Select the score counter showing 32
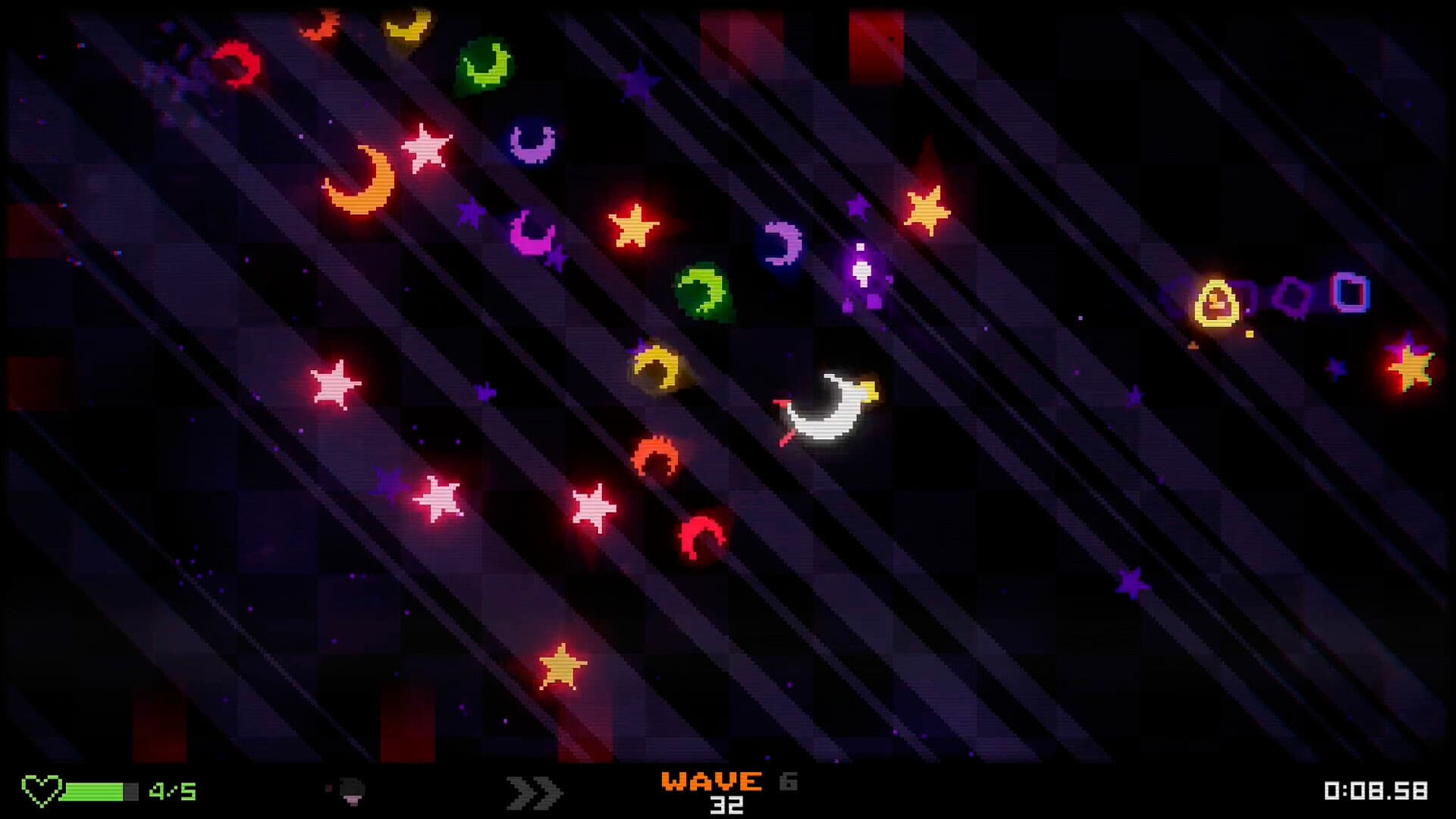 tap(728, 806)
